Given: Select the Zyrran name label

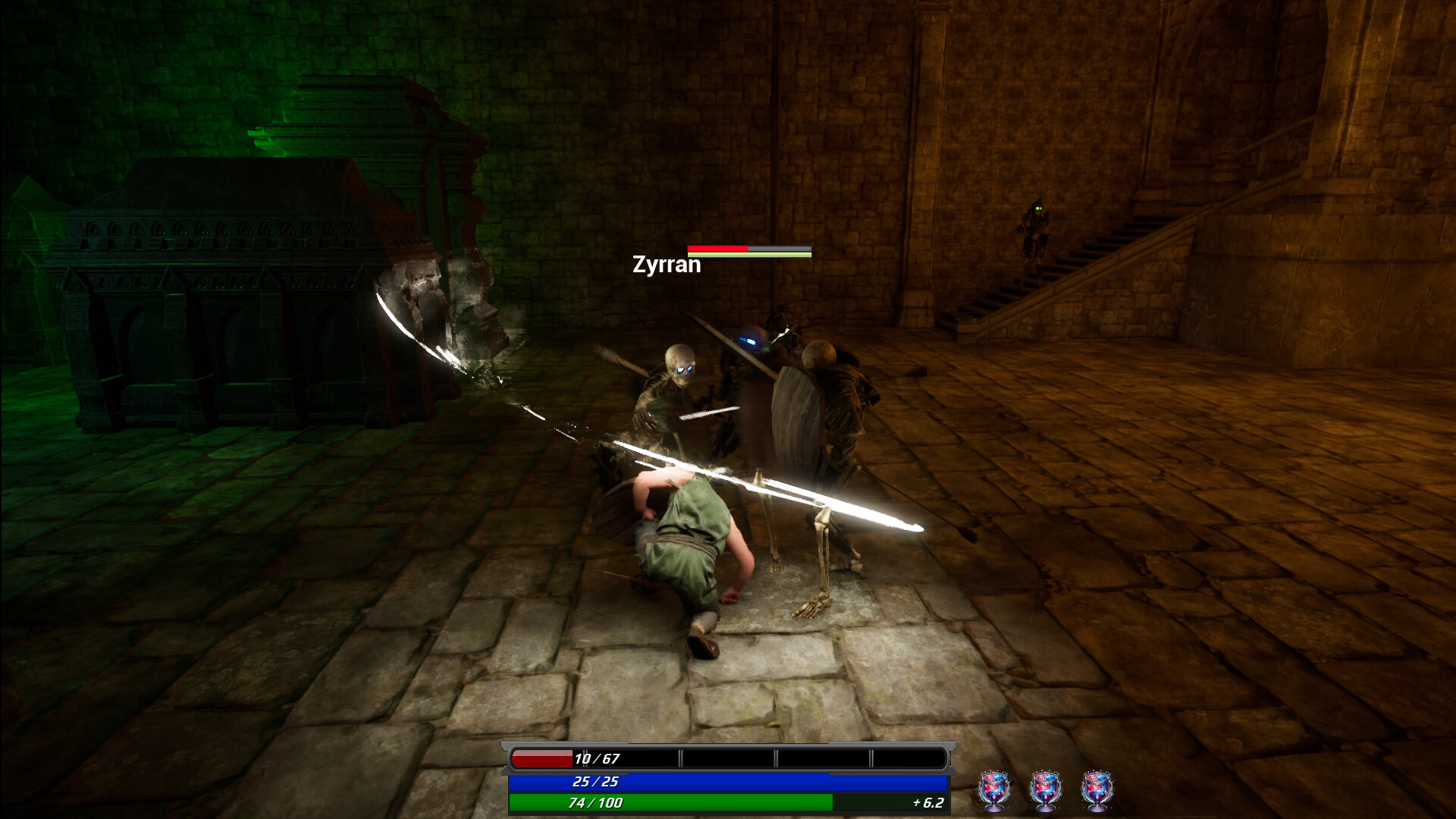Looking at the screenshot, I should [666, 265].
